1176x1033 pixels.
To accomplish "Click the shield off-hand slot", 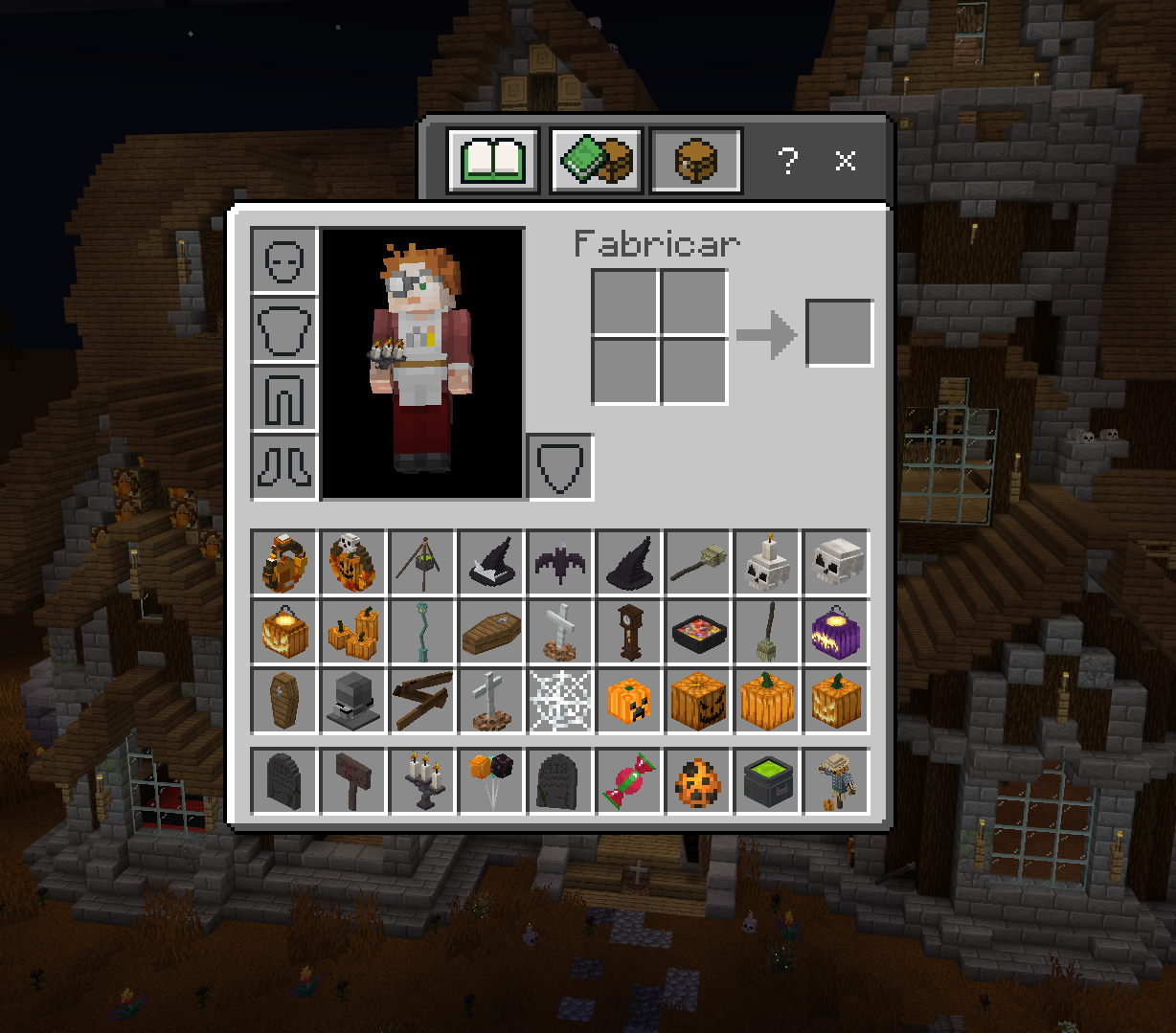I will coord(560,467).
